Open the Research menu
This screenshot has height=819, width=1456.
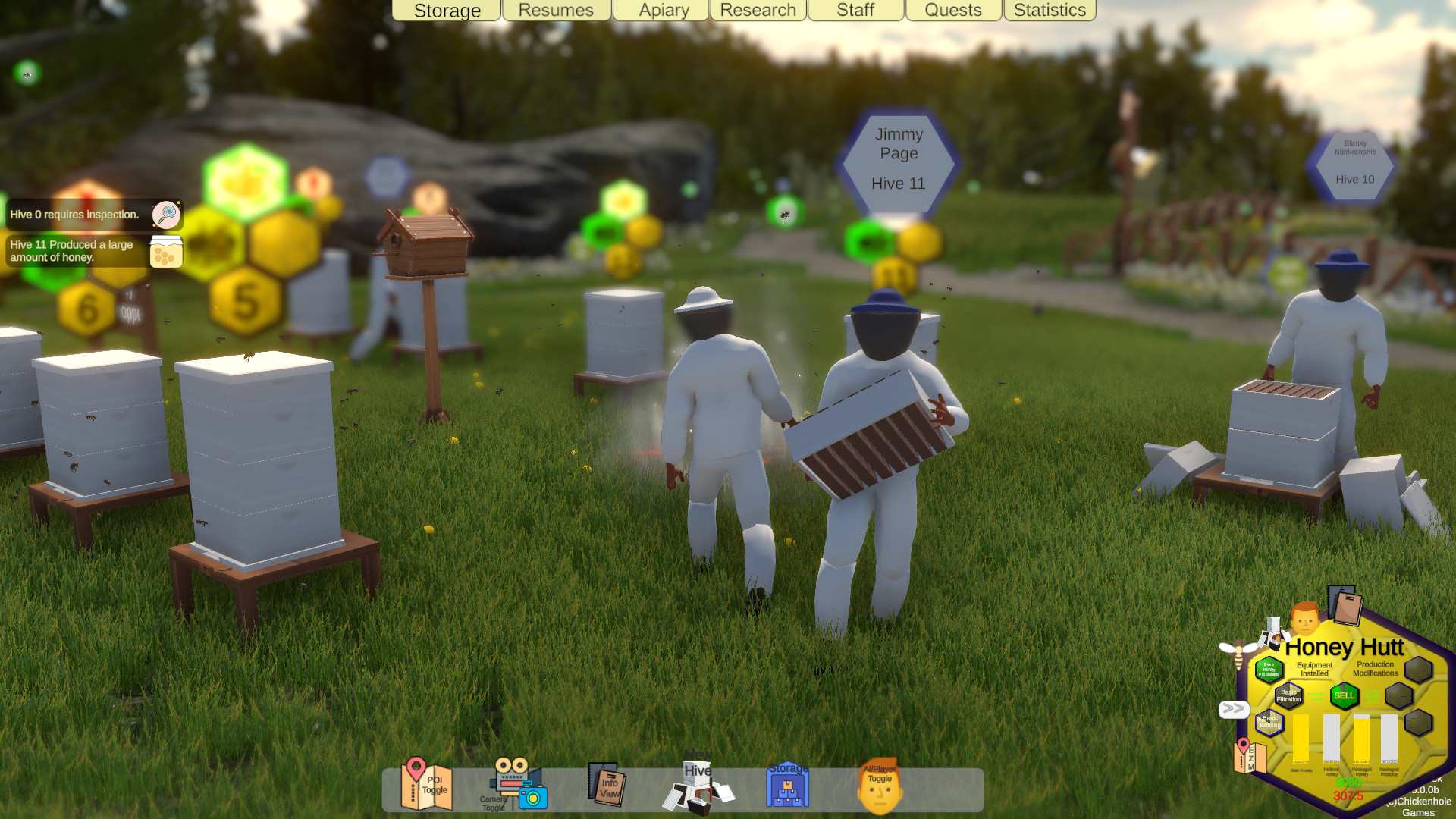point(758,11)
